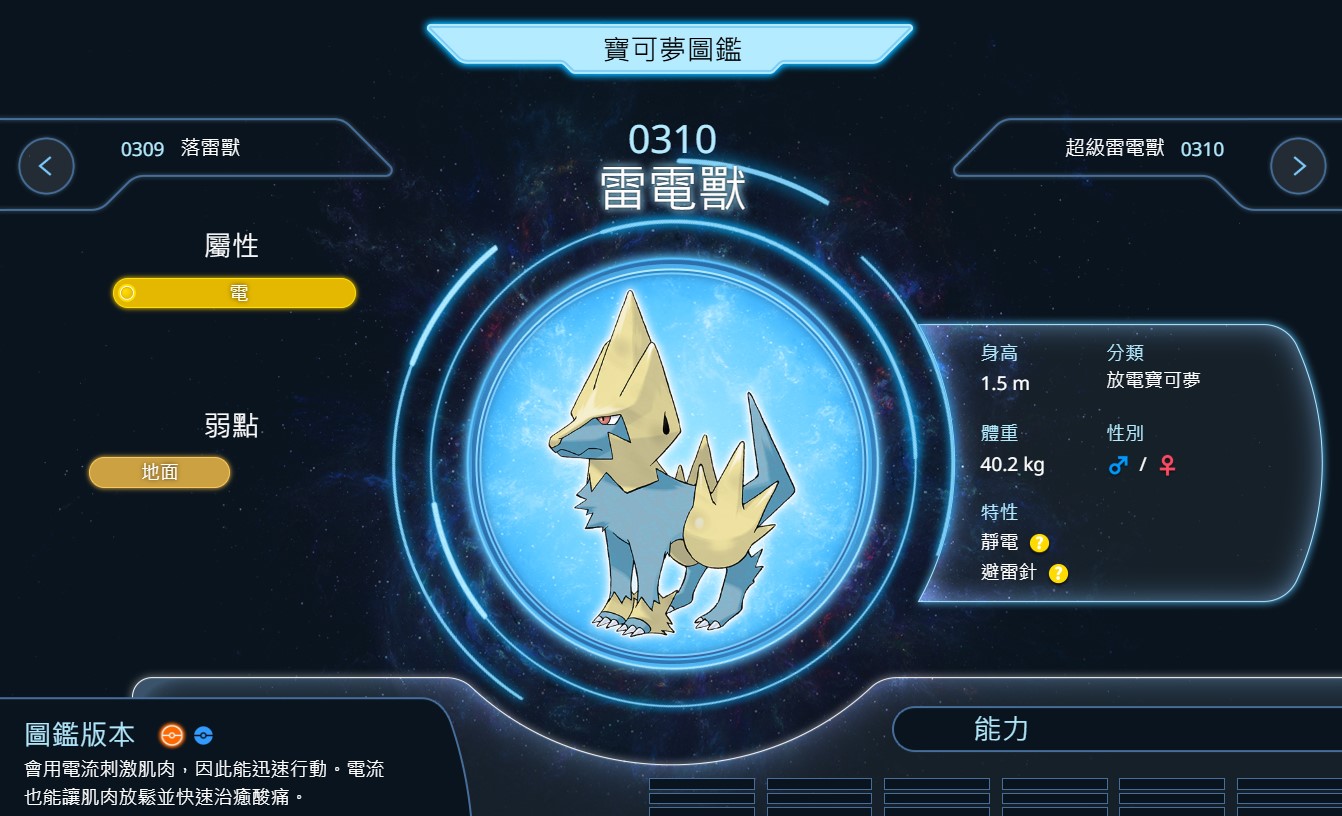Switch to orange Poké Ball version description

click(172, 736)
